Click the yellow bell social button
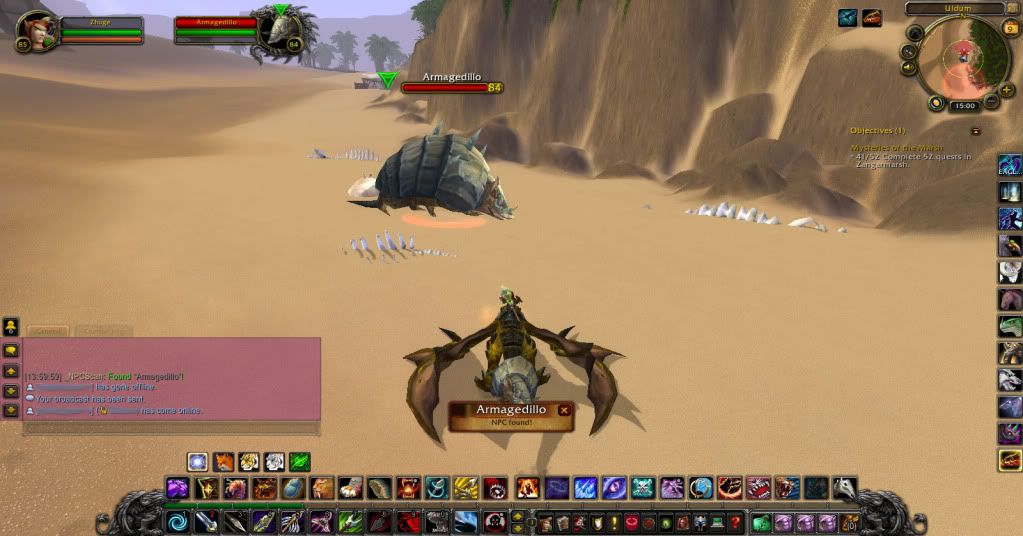1023x536 pixels. [11, 326]
